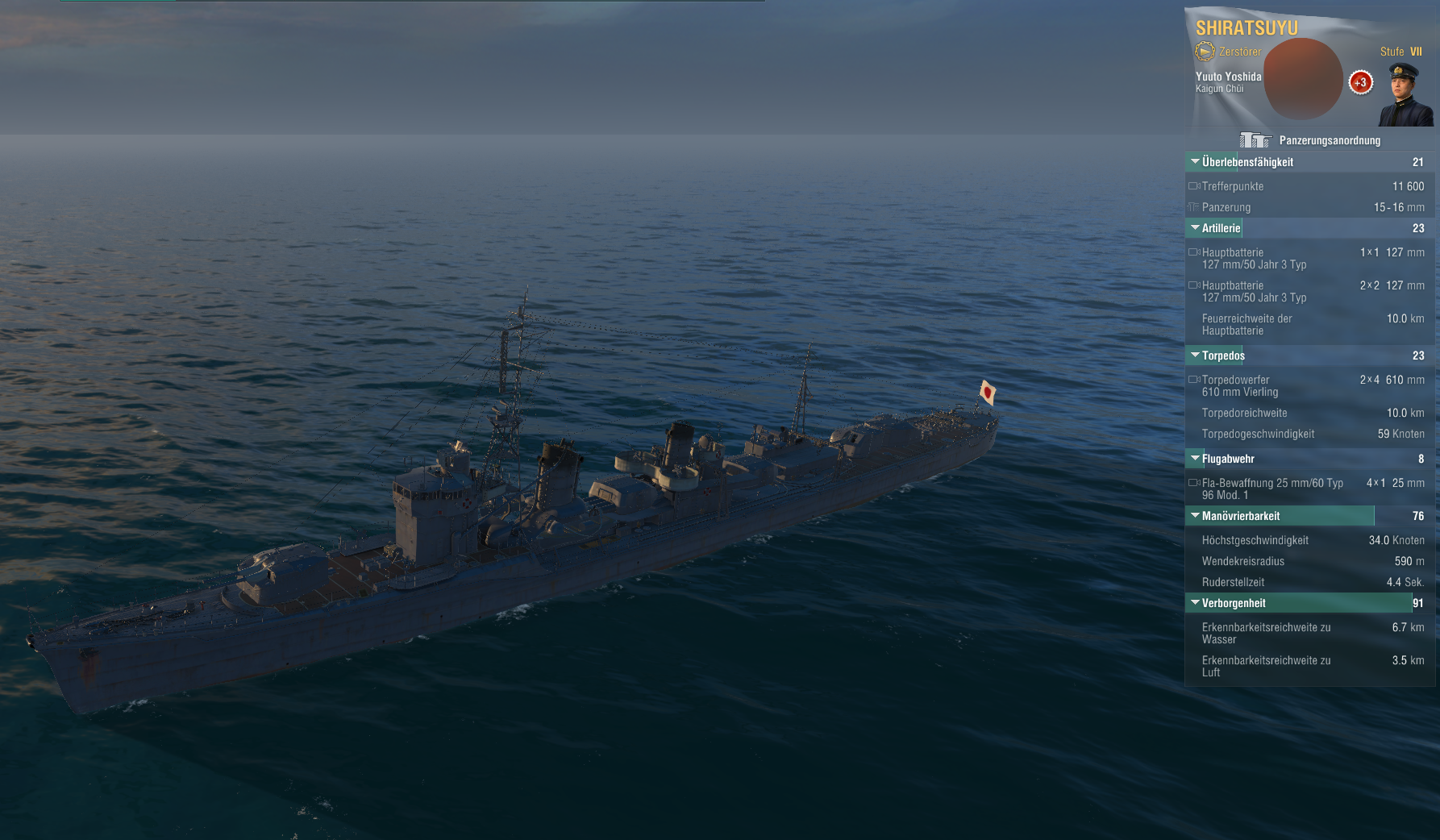Screen dimensions: 1440x840
Task: Collapse the Torpedos stats section
Action: 1195,356
